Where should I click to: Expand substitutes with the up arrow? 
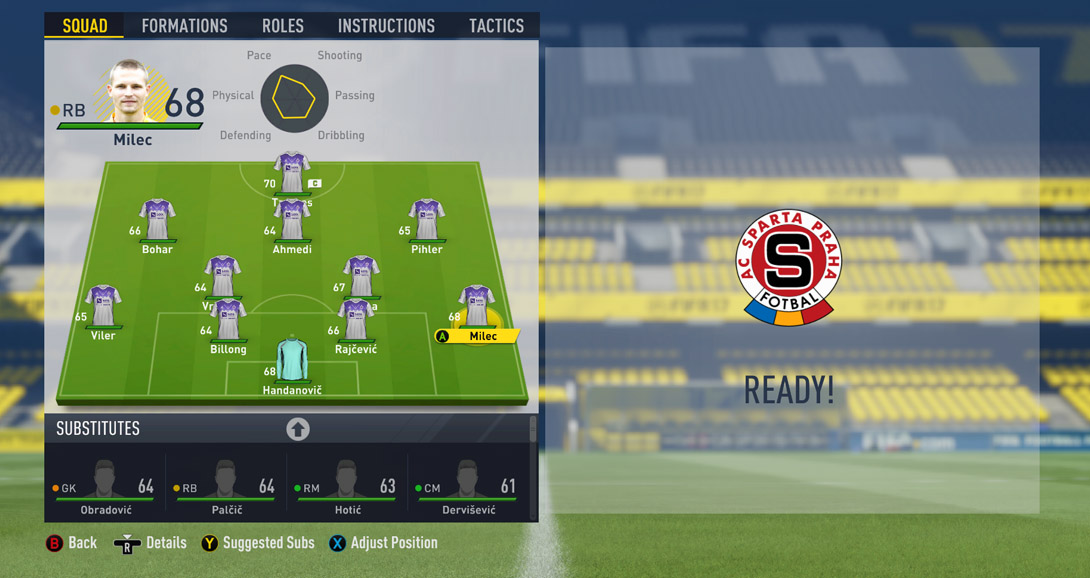[x=298, y=429]
